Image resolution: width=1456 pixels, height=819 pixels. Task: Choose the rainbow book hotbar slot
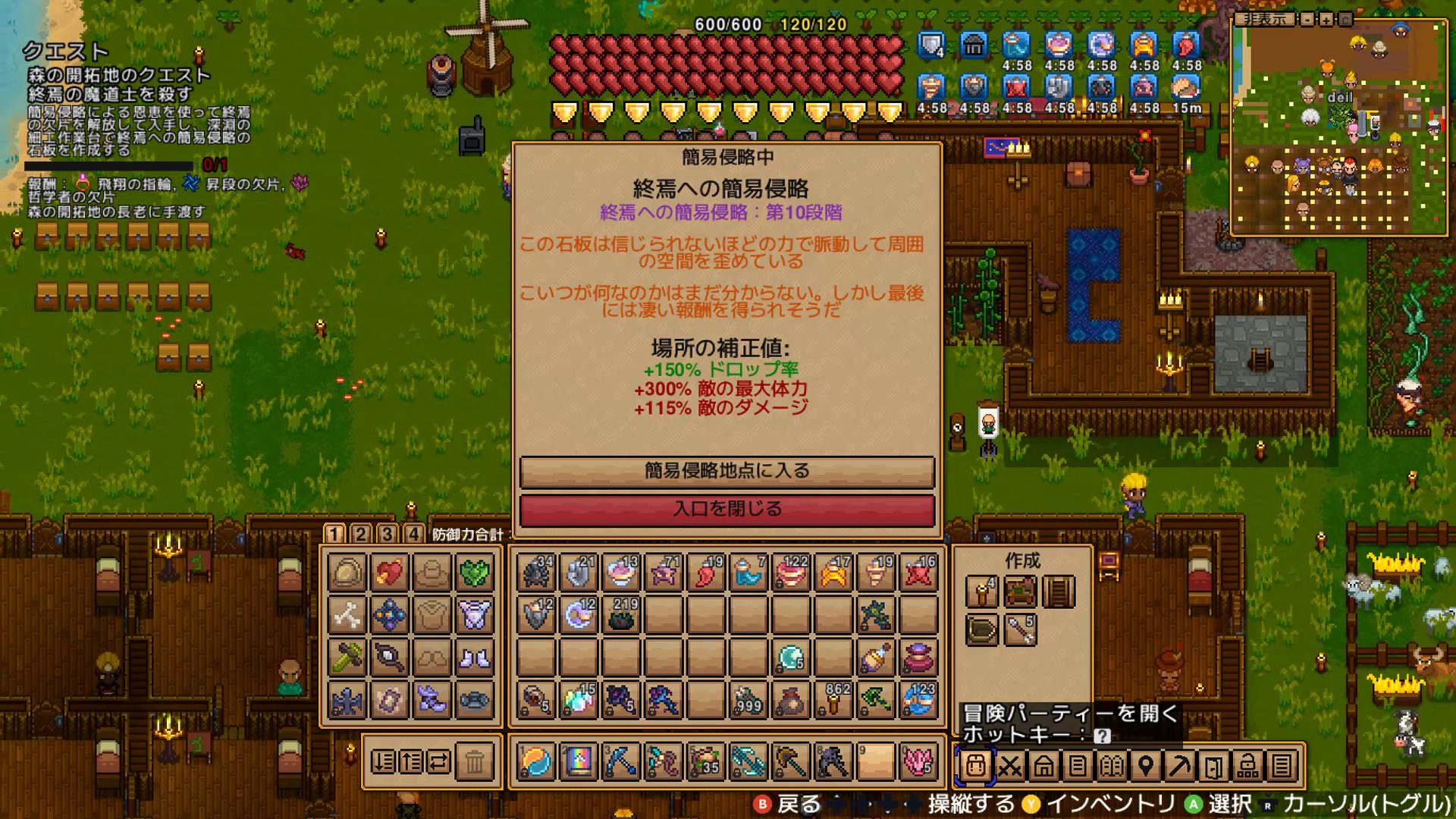tap(578, 761)
